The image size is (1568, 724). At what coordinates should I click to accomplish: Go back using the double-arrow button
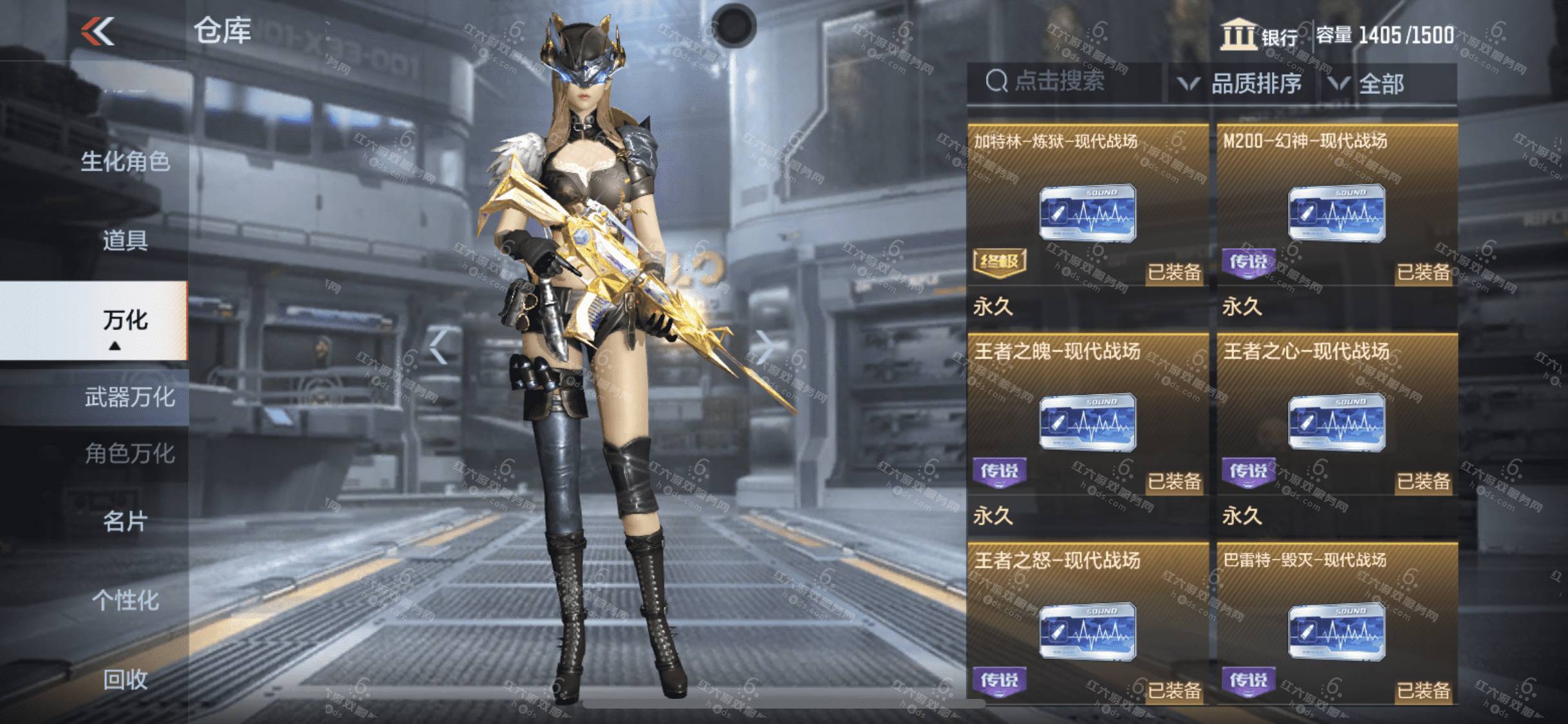98,32
